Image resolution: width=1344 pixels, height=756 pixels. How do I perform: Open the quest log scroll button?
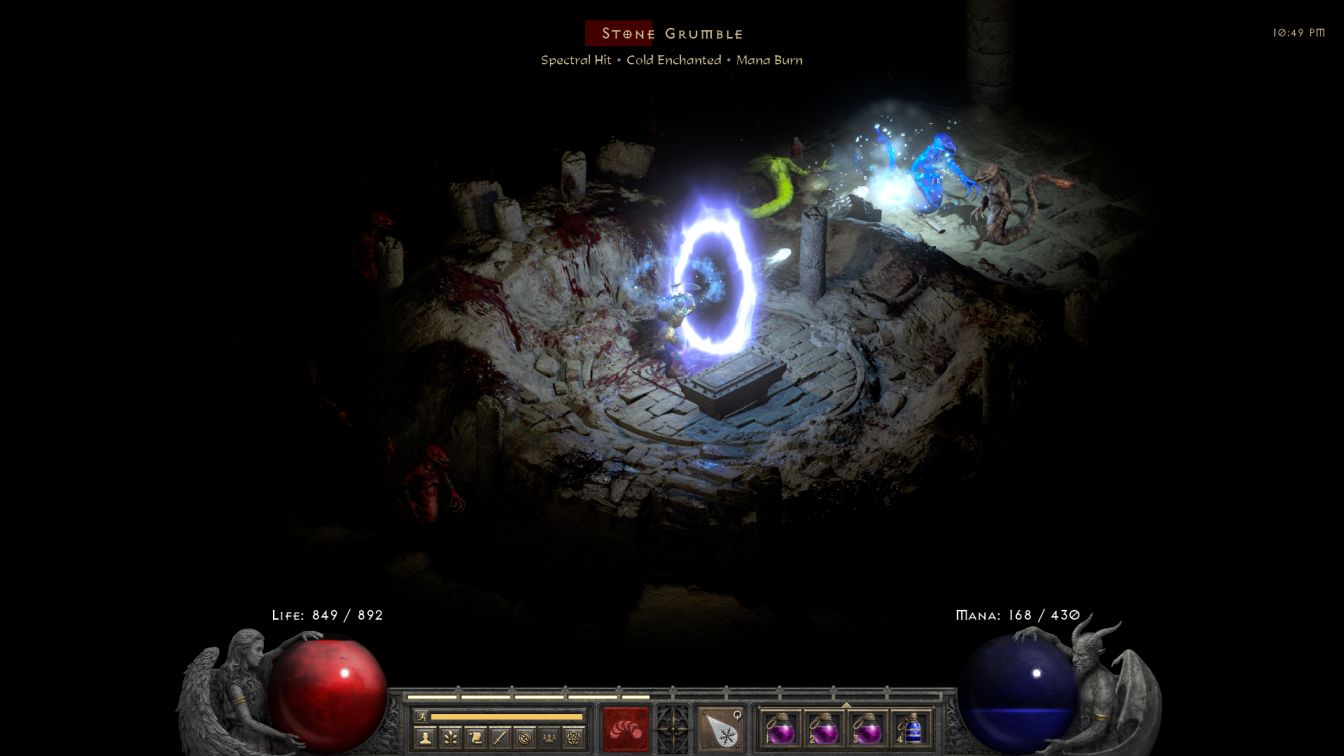(474, 738)
